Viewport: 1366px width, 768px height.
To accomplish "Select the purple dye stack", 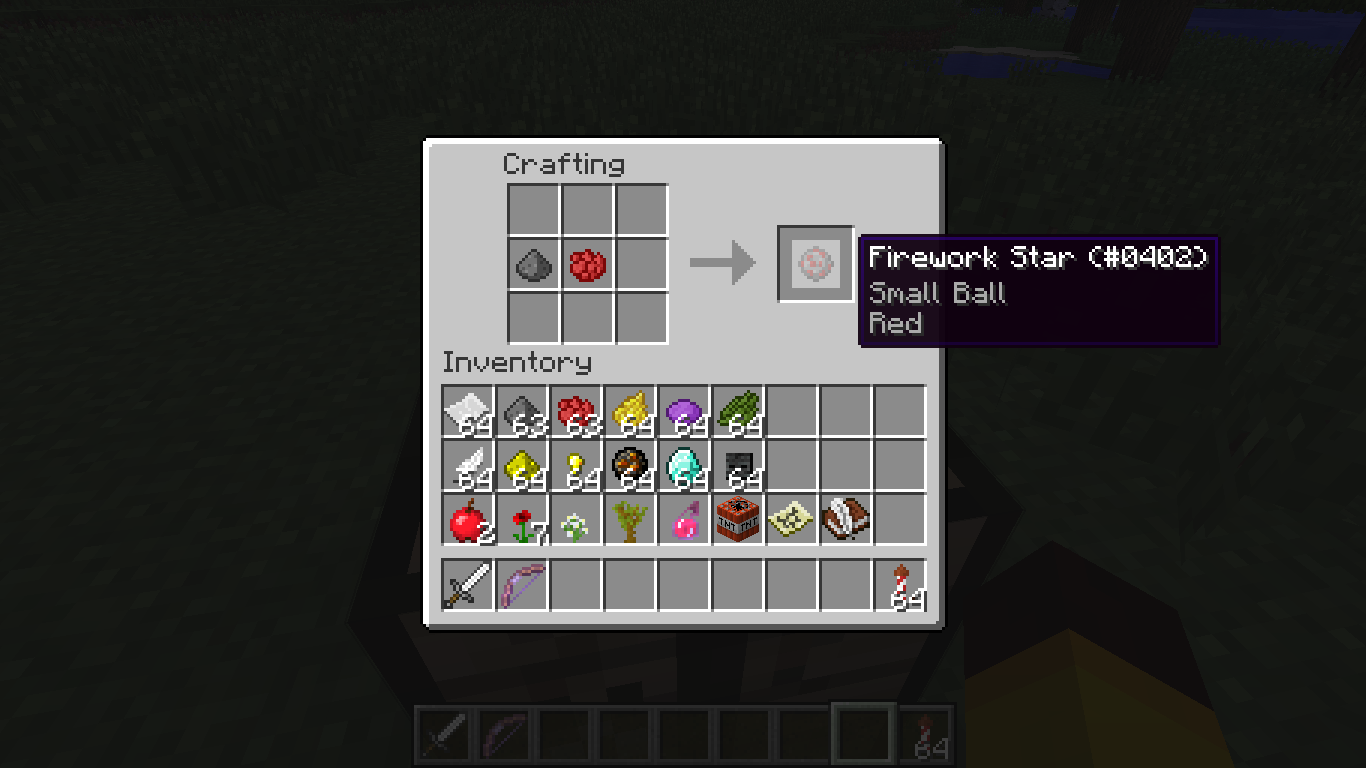I will pyautogui.click(x=683, y=410).
